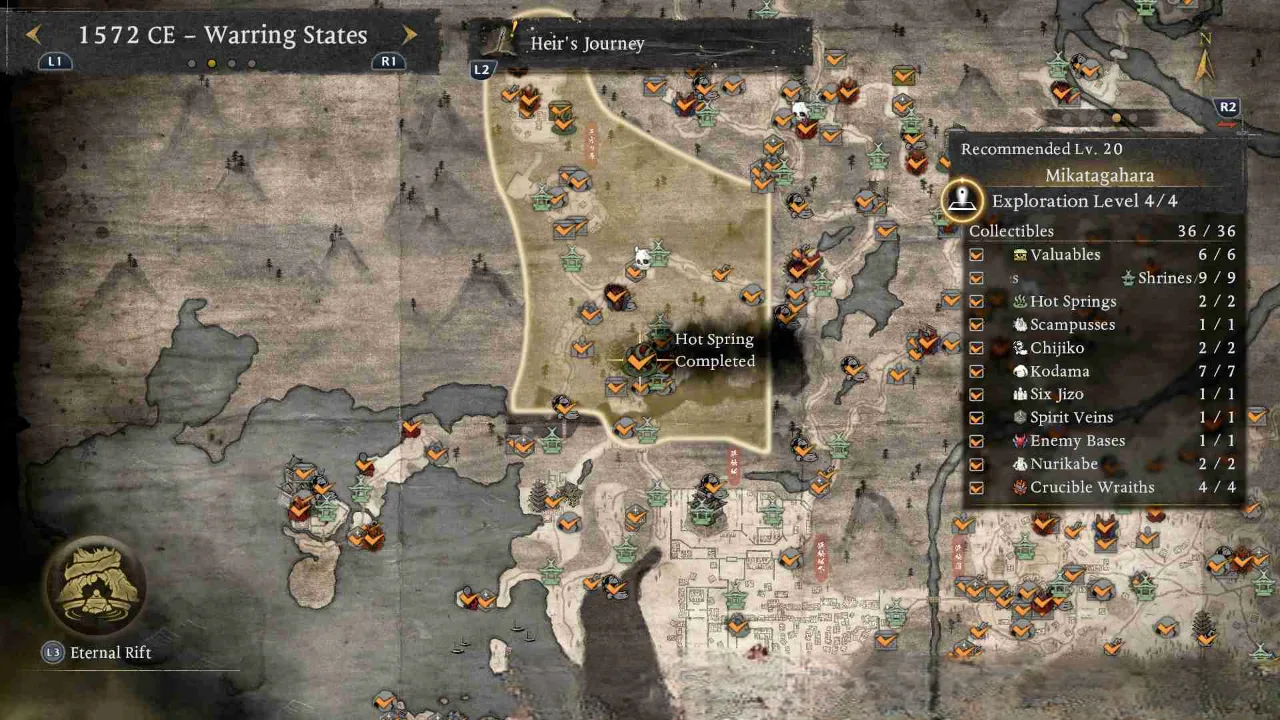Screen dimensions: 1280x720
Task: Click the Kodama icon in the collectibles panel
Action: 1022,371
